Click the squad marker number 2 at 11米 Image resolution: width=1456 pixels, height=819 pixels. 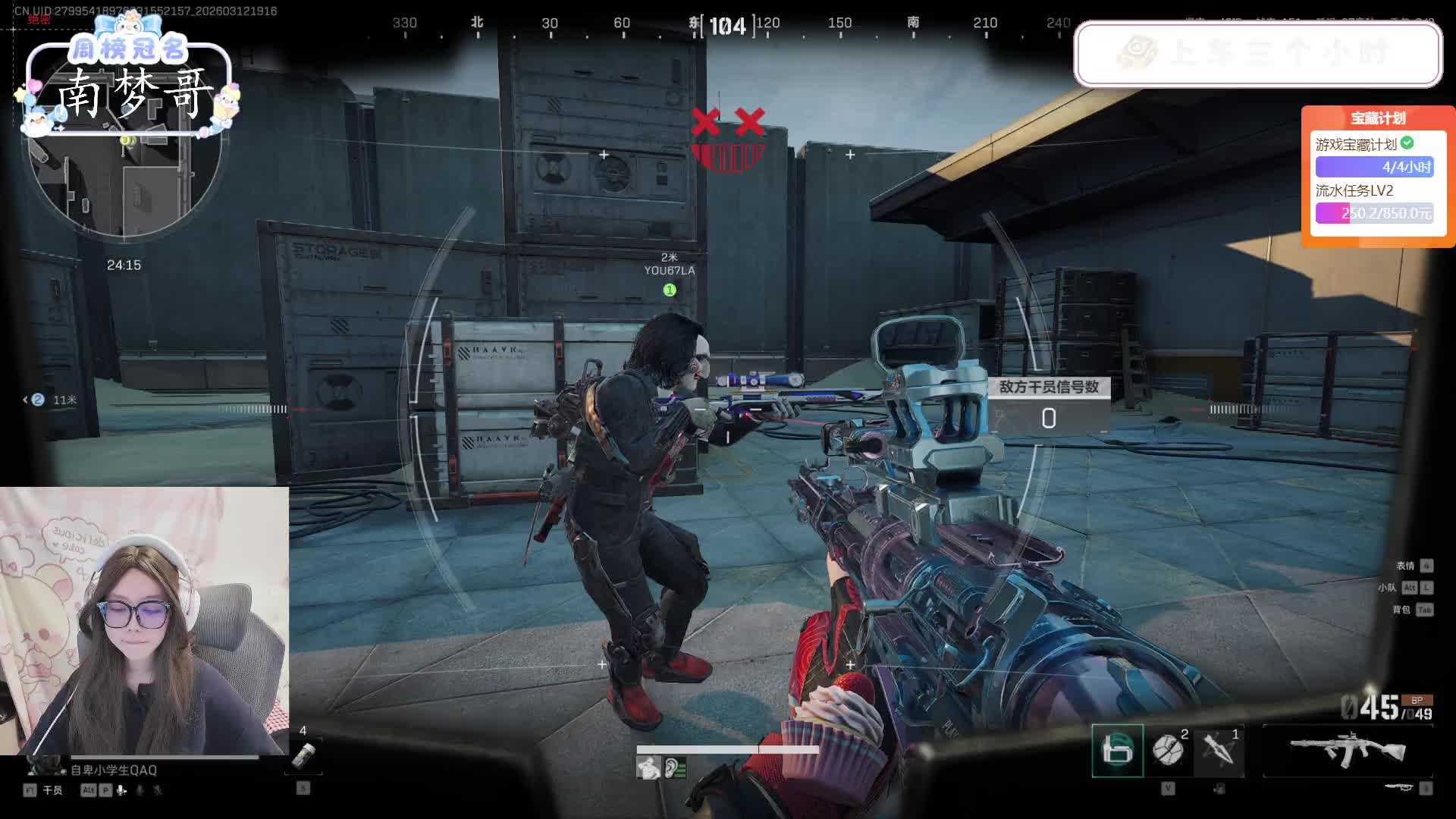coord(38,400)
